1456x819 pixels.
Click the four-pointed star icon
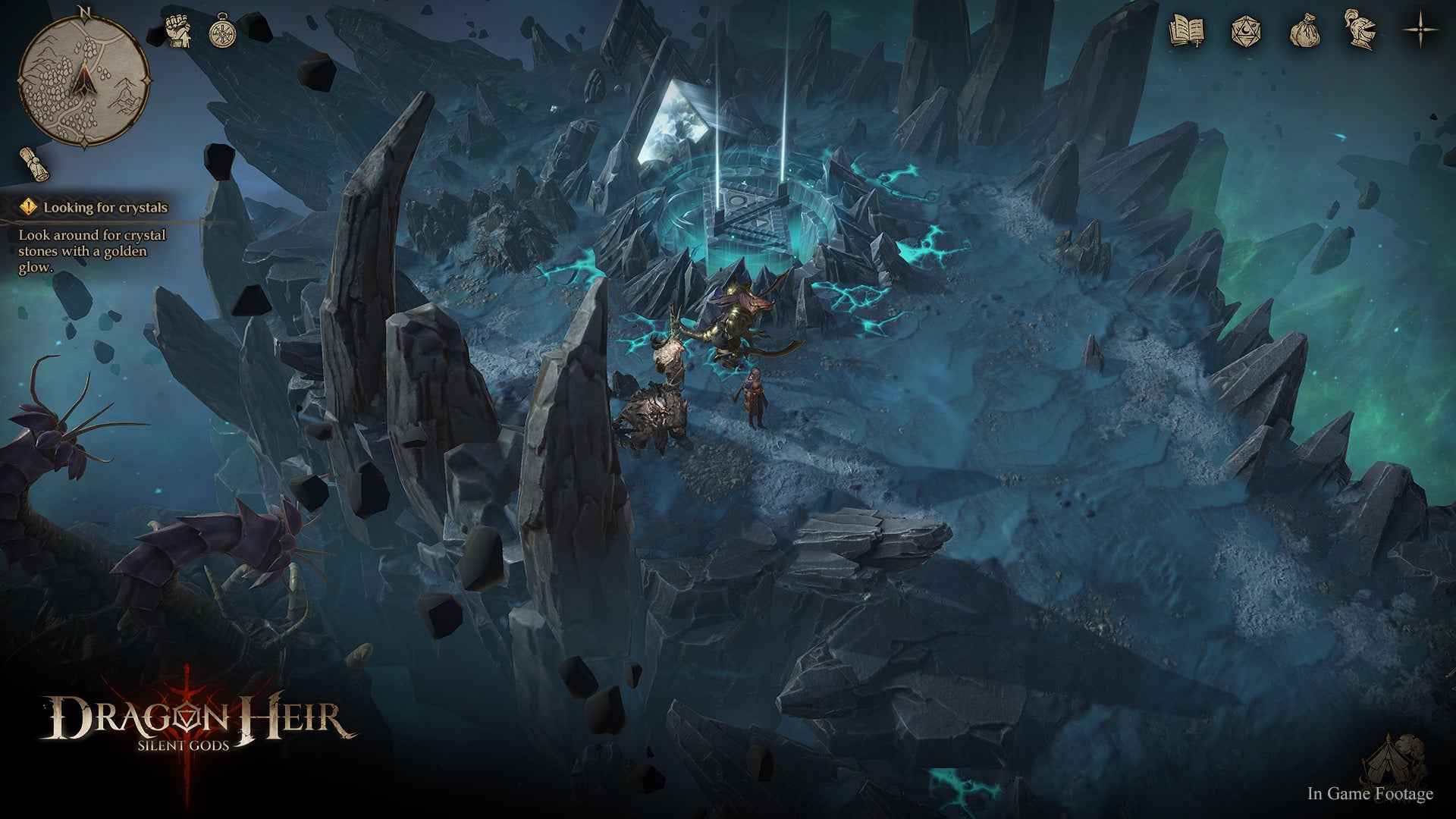(x=1420, y=31)
